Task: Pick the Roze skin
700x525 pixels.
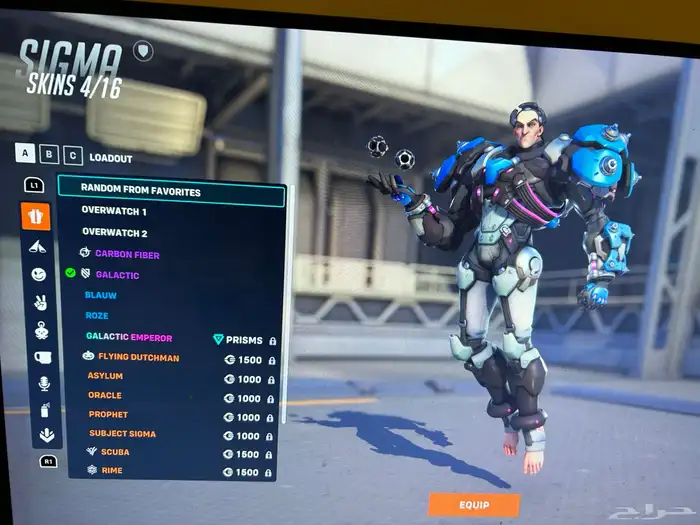Action: point(99,316)
